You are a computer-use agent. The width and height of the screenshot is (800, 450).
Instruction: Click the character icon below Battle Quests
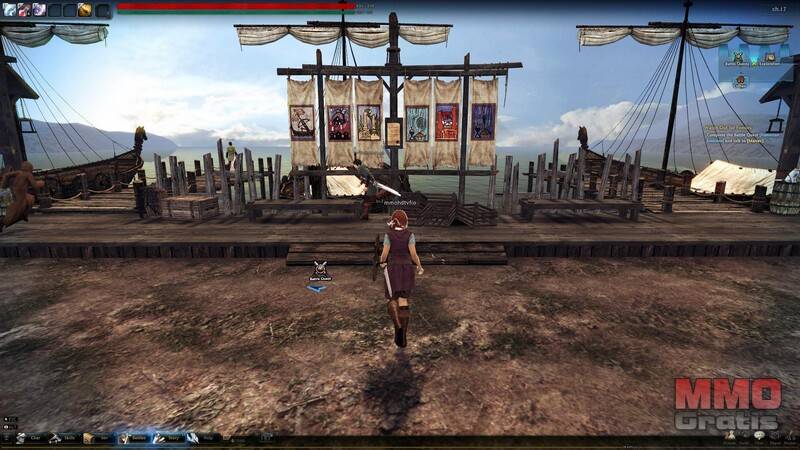[739, 82]
